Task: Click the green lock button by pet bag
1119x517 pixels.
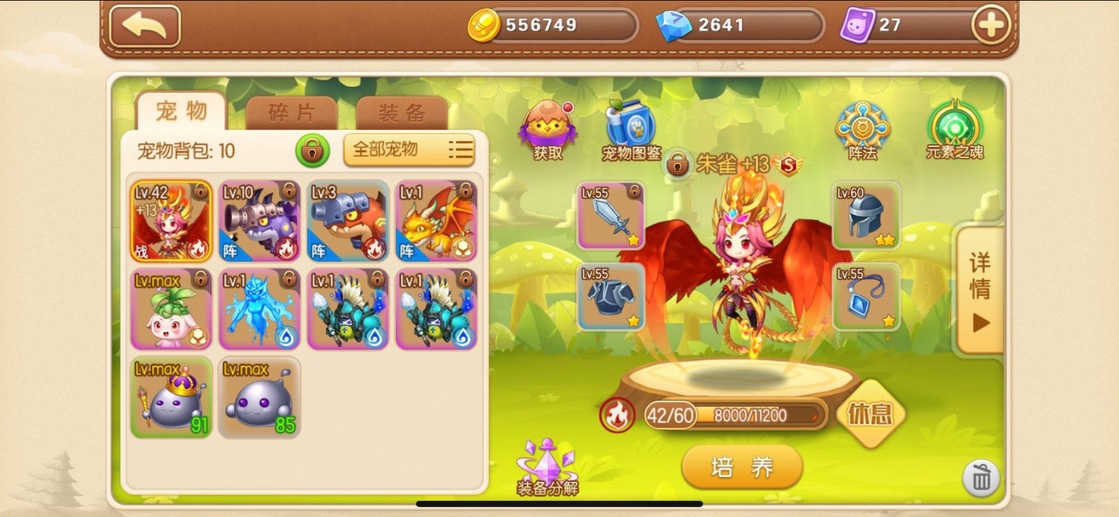Action: tap(313, 151)
